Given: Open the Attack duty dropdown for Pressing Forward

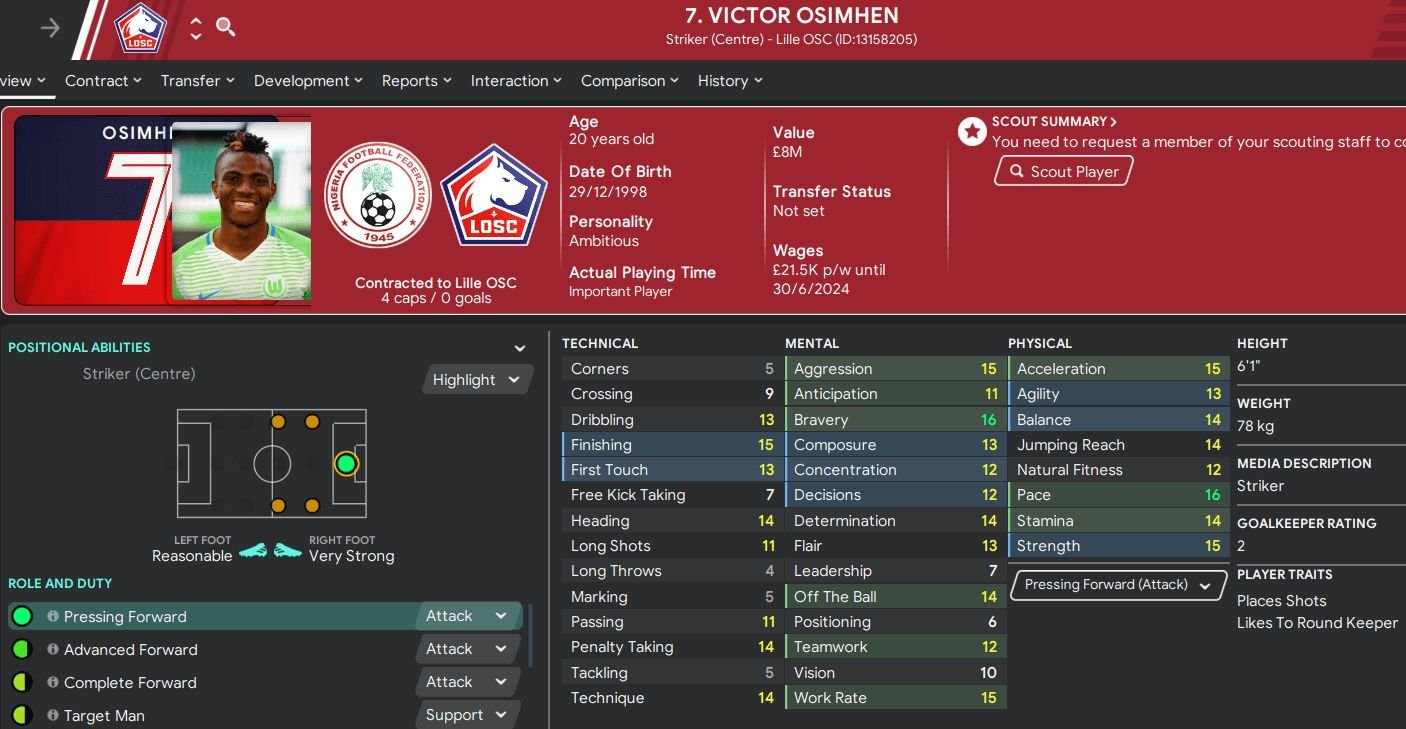Looking at the screenshot, I should click(x=467, y=616).
